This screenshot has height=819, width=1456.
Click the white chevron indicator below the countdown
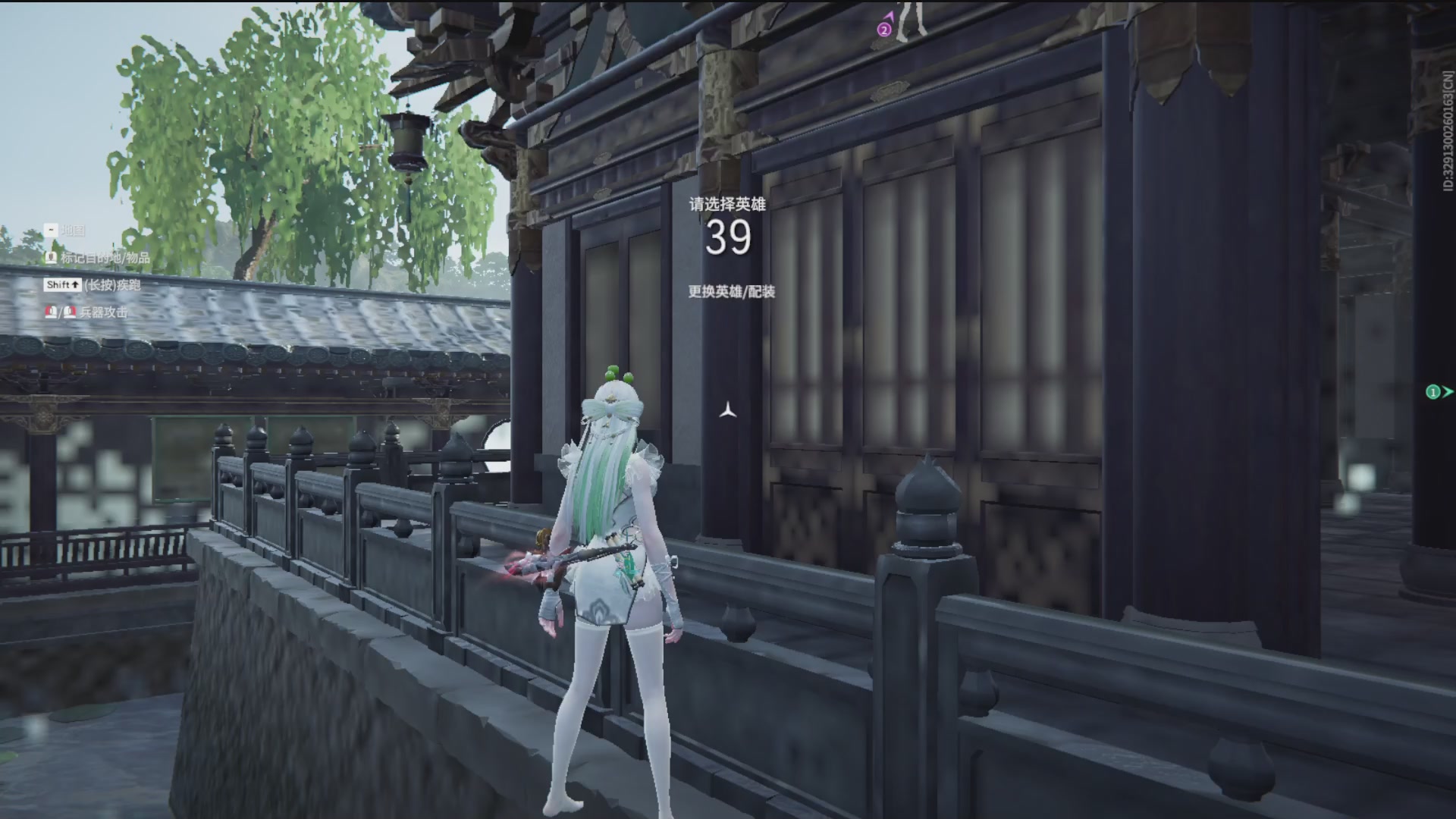click(x=727, y=410)
